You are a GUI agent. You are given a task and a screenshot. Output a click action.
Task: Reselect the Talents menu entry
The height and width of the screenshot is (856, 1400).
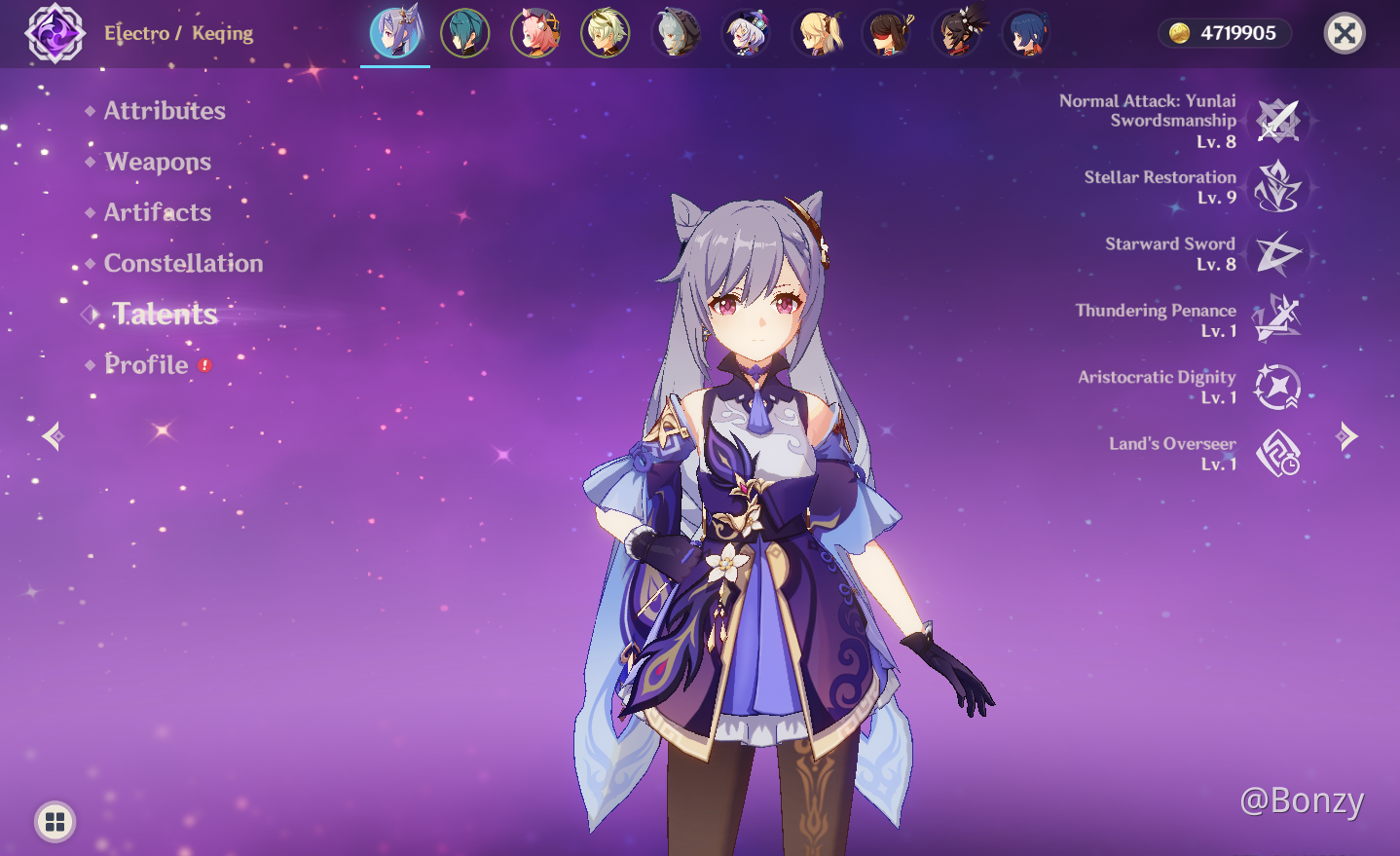(165, 314)
